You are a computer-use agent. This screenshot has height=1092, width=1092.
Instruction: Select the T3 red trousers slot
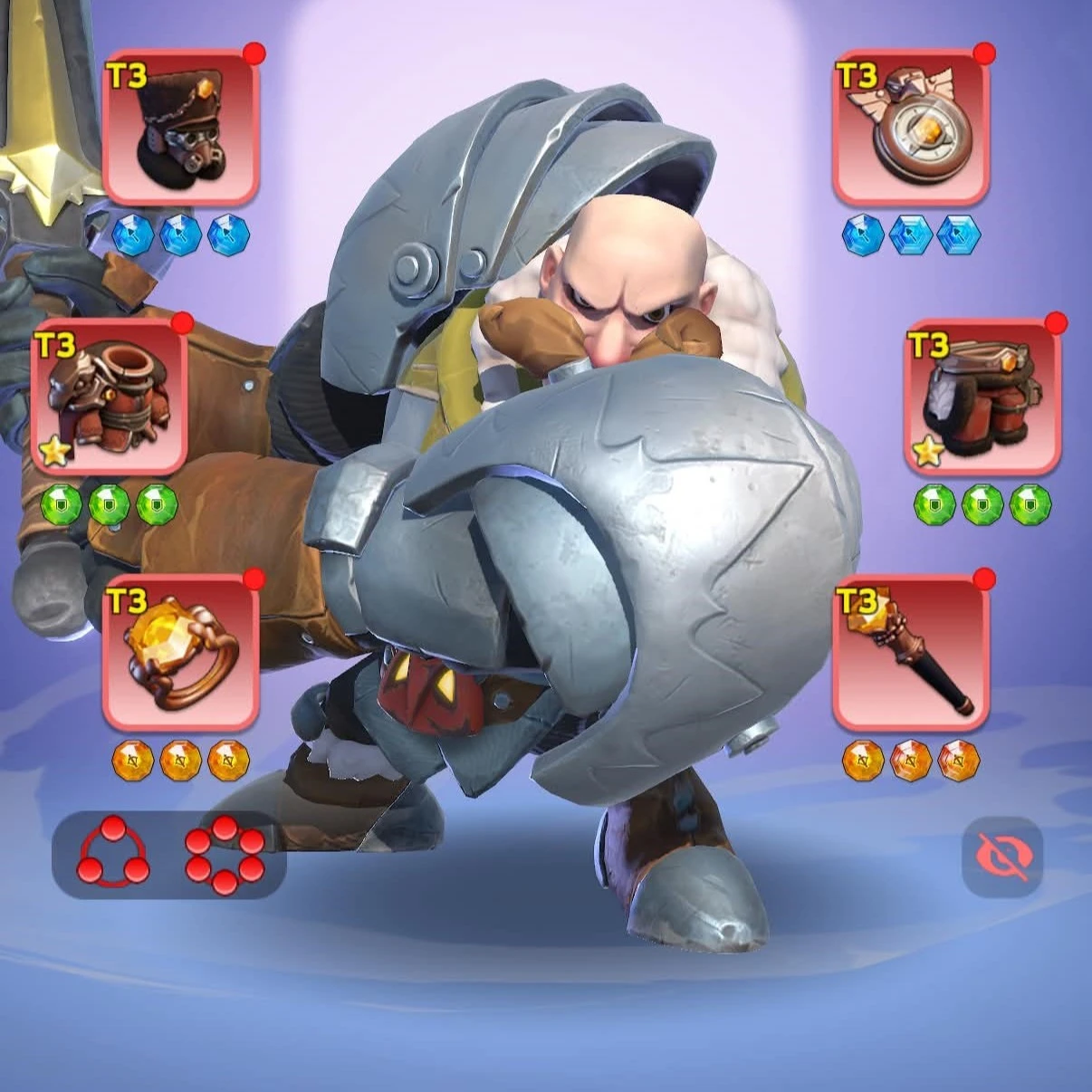point(982,396)
